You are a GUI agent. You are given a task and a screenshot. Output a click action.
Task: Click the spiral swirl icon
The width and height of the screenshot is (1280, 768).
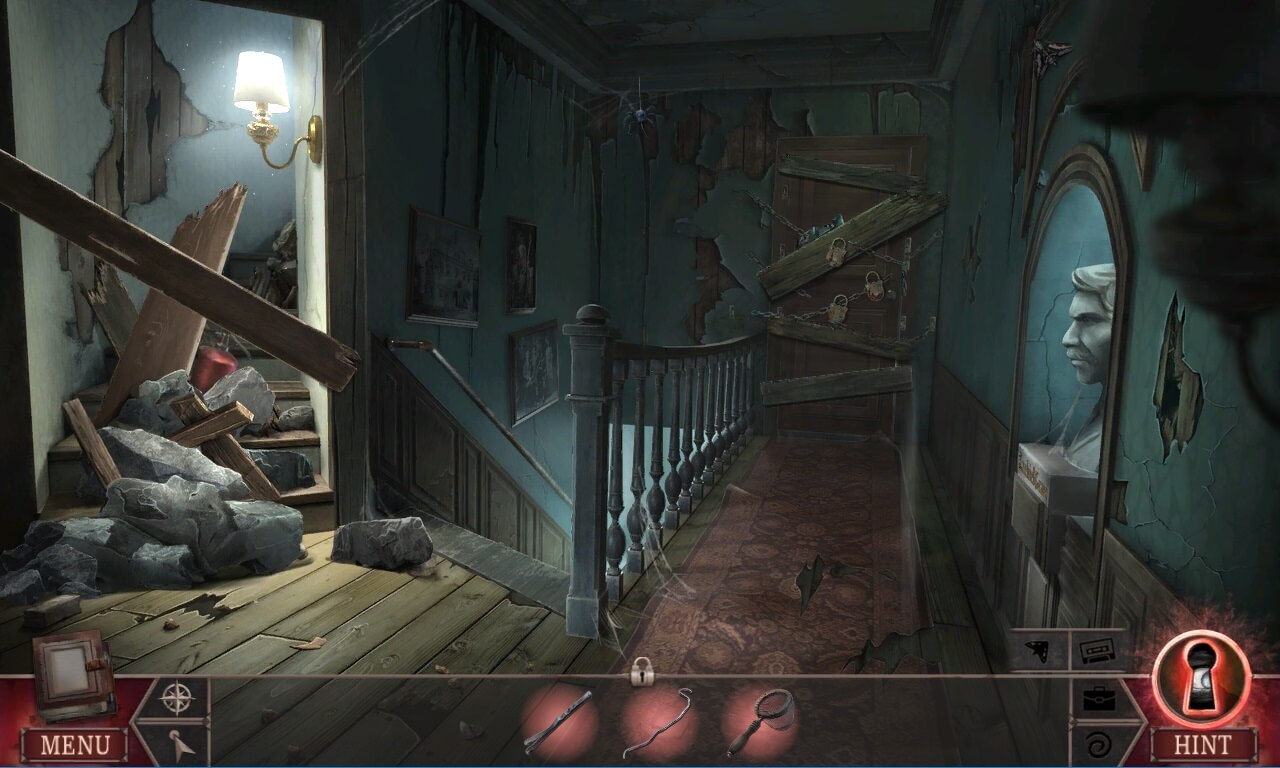coord(1100,744)
